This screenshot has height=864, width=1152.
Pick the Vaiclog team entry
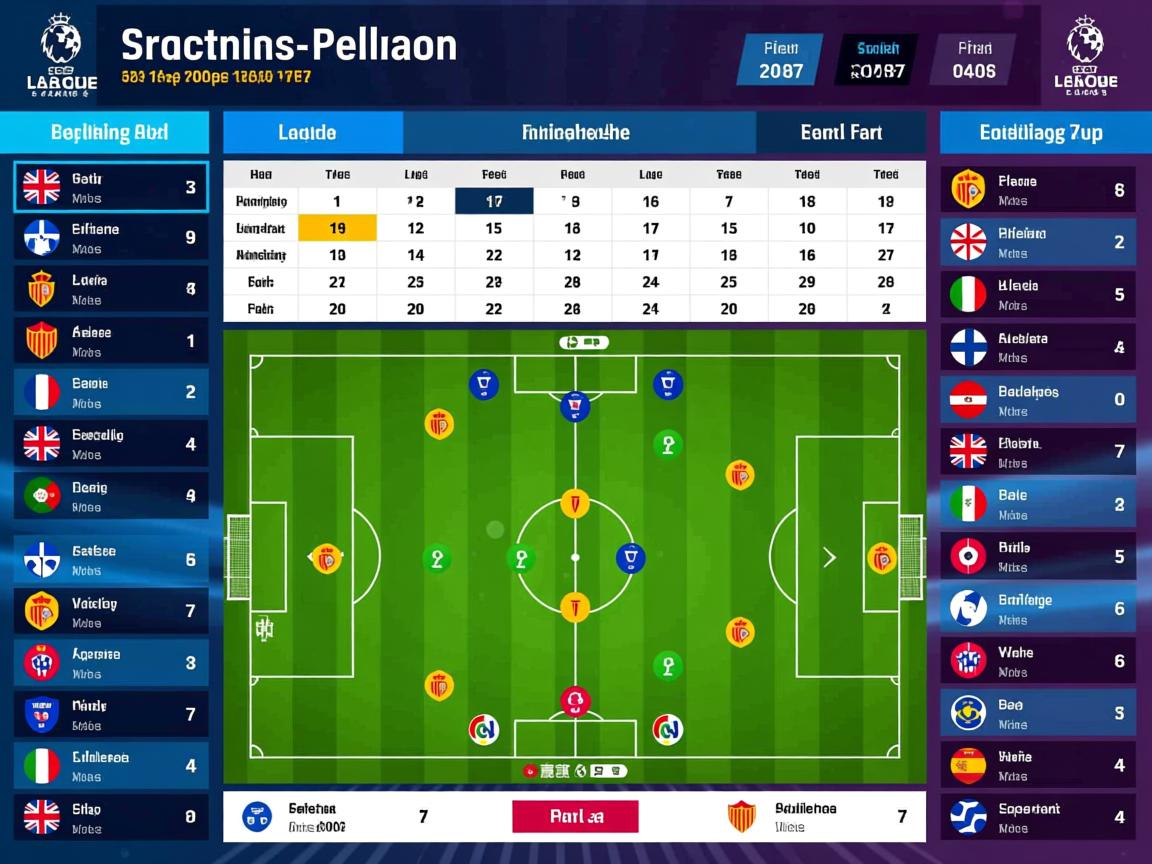click(x=111, y=611)
